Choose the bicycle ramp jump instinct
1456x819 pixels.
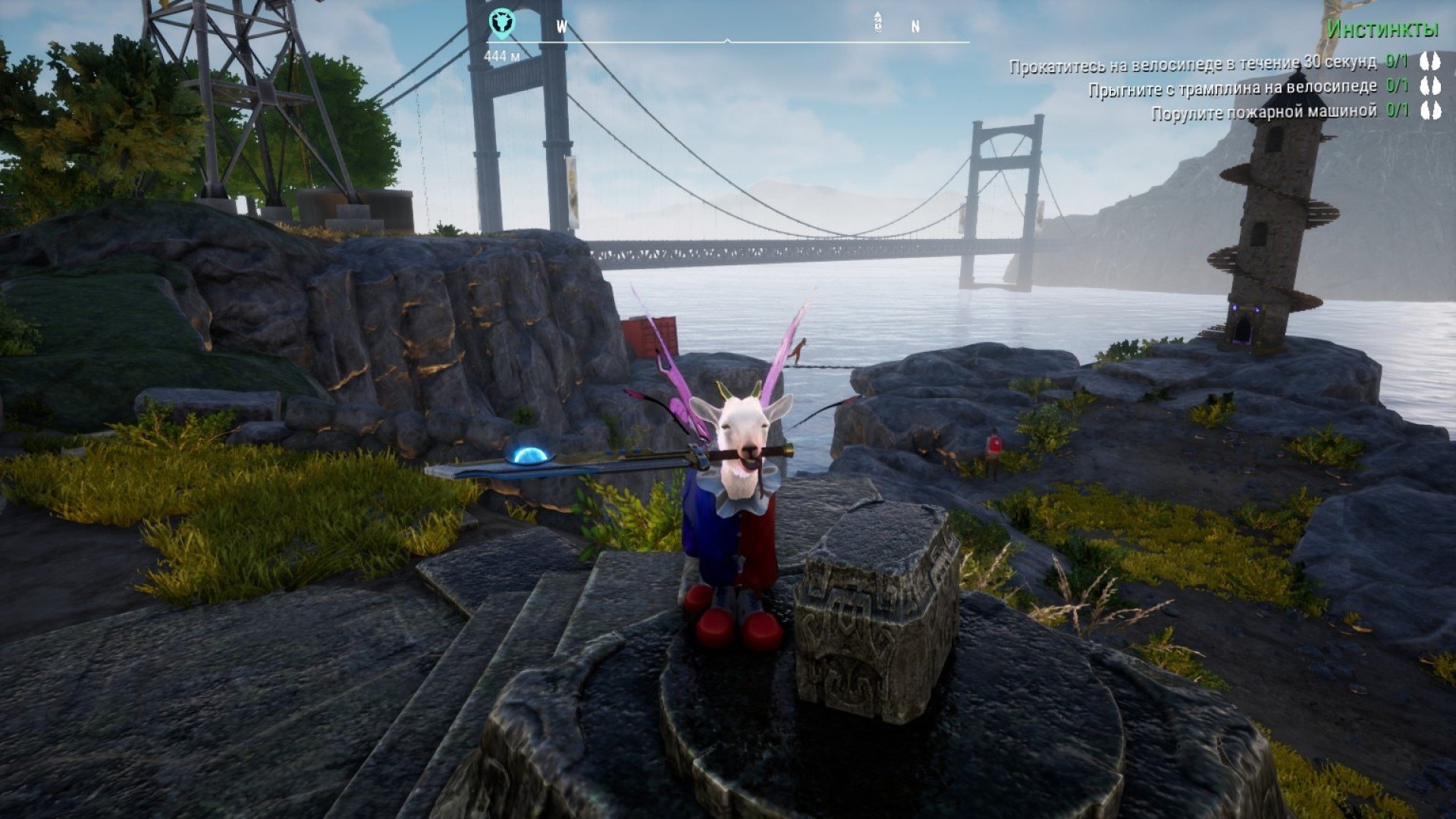[1232, 88]
